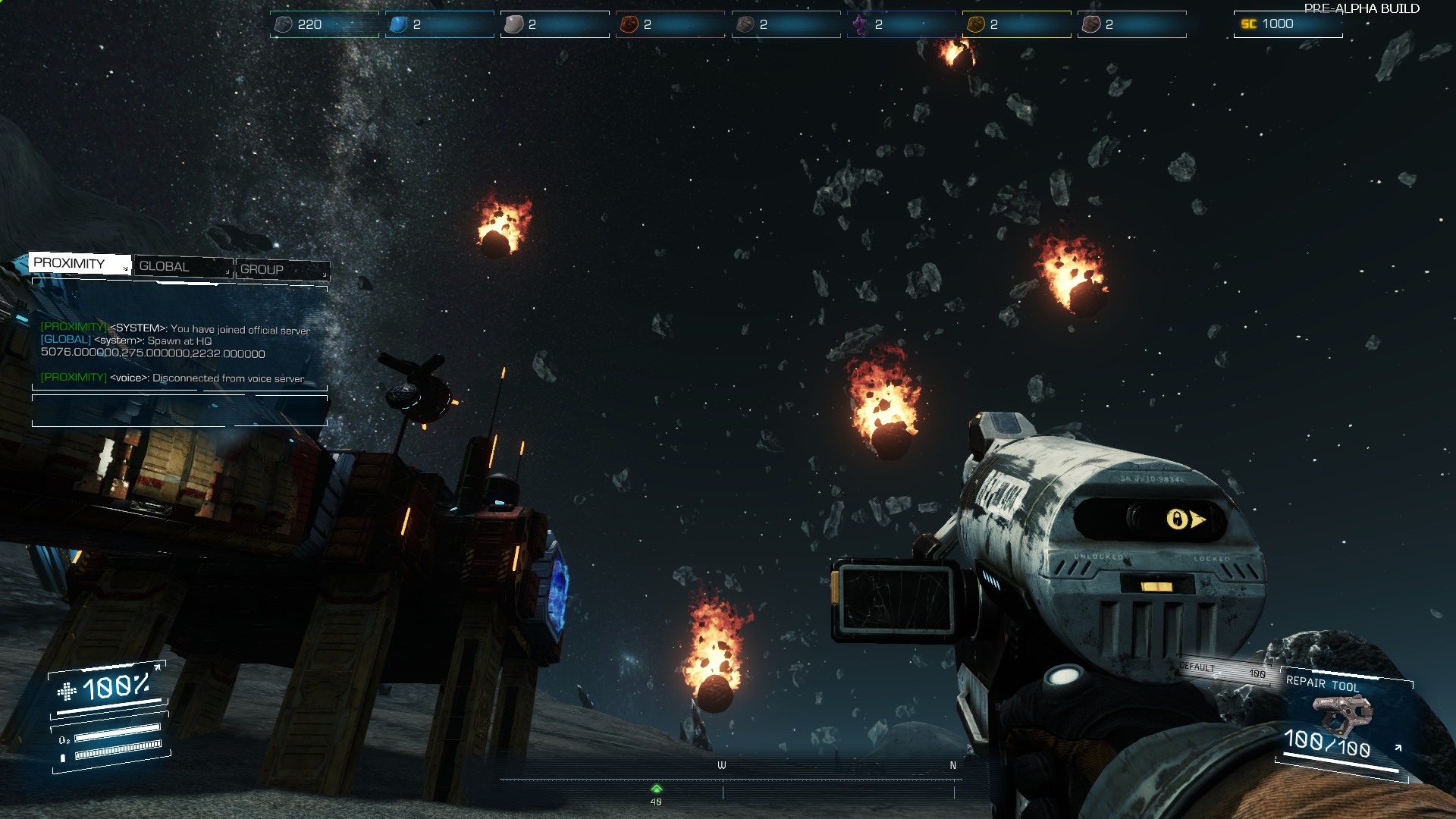Select the gray stone resource icon showing 220

pos(282,24)
